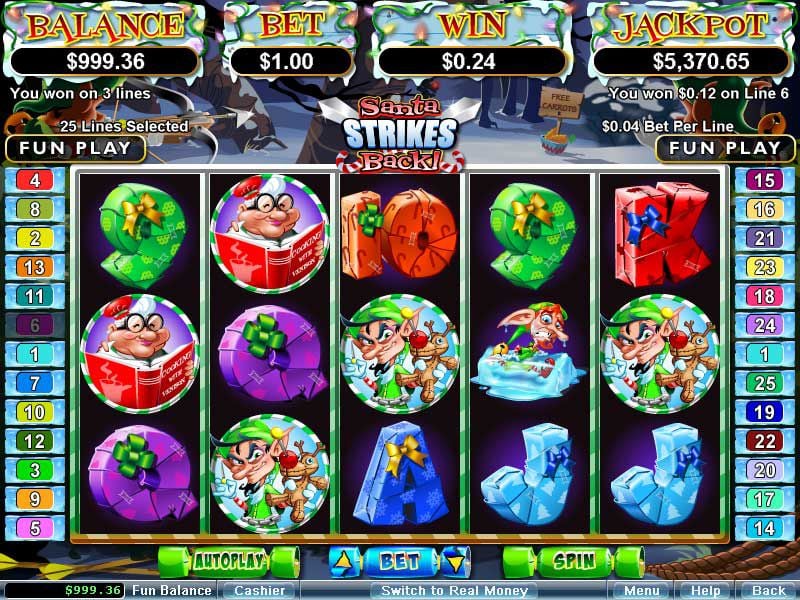
Task: Click payline number 14
Action: click(764, 528)
